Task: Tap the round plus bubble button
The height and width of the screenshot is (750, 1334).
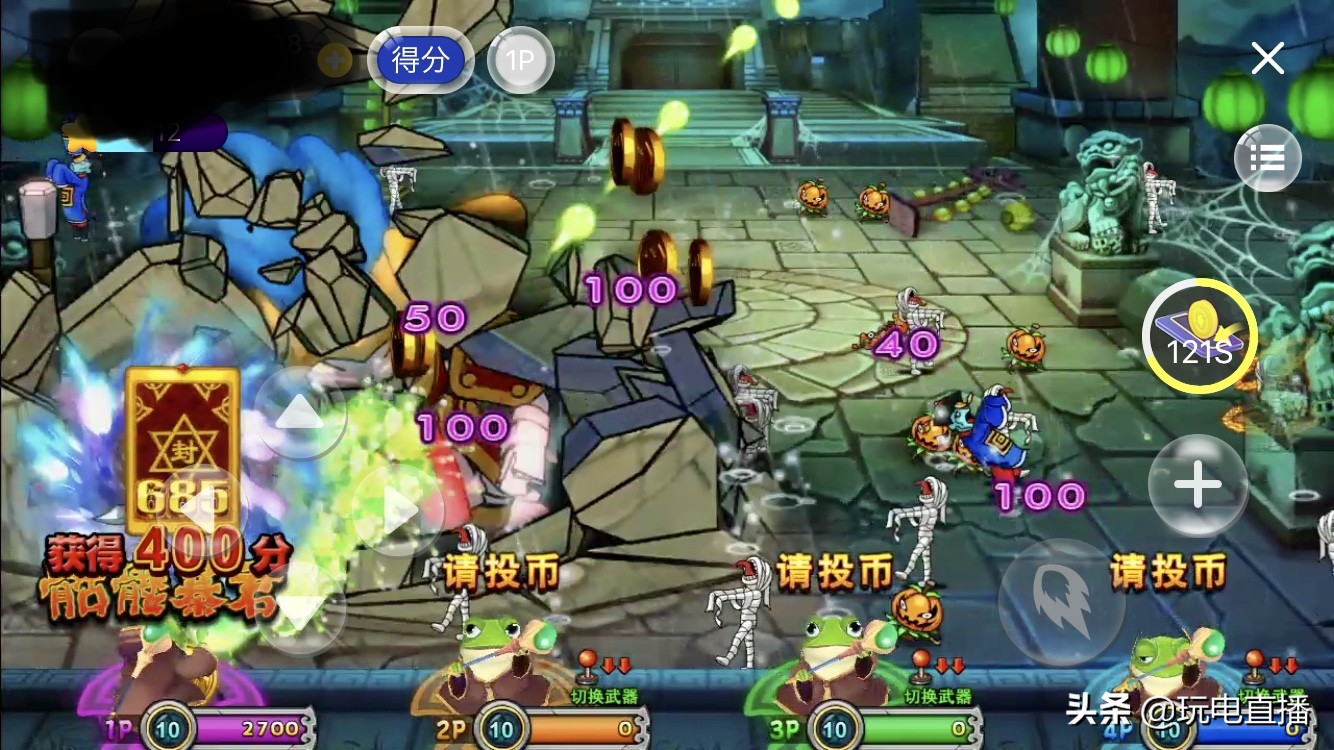Action: [1197, 486]
